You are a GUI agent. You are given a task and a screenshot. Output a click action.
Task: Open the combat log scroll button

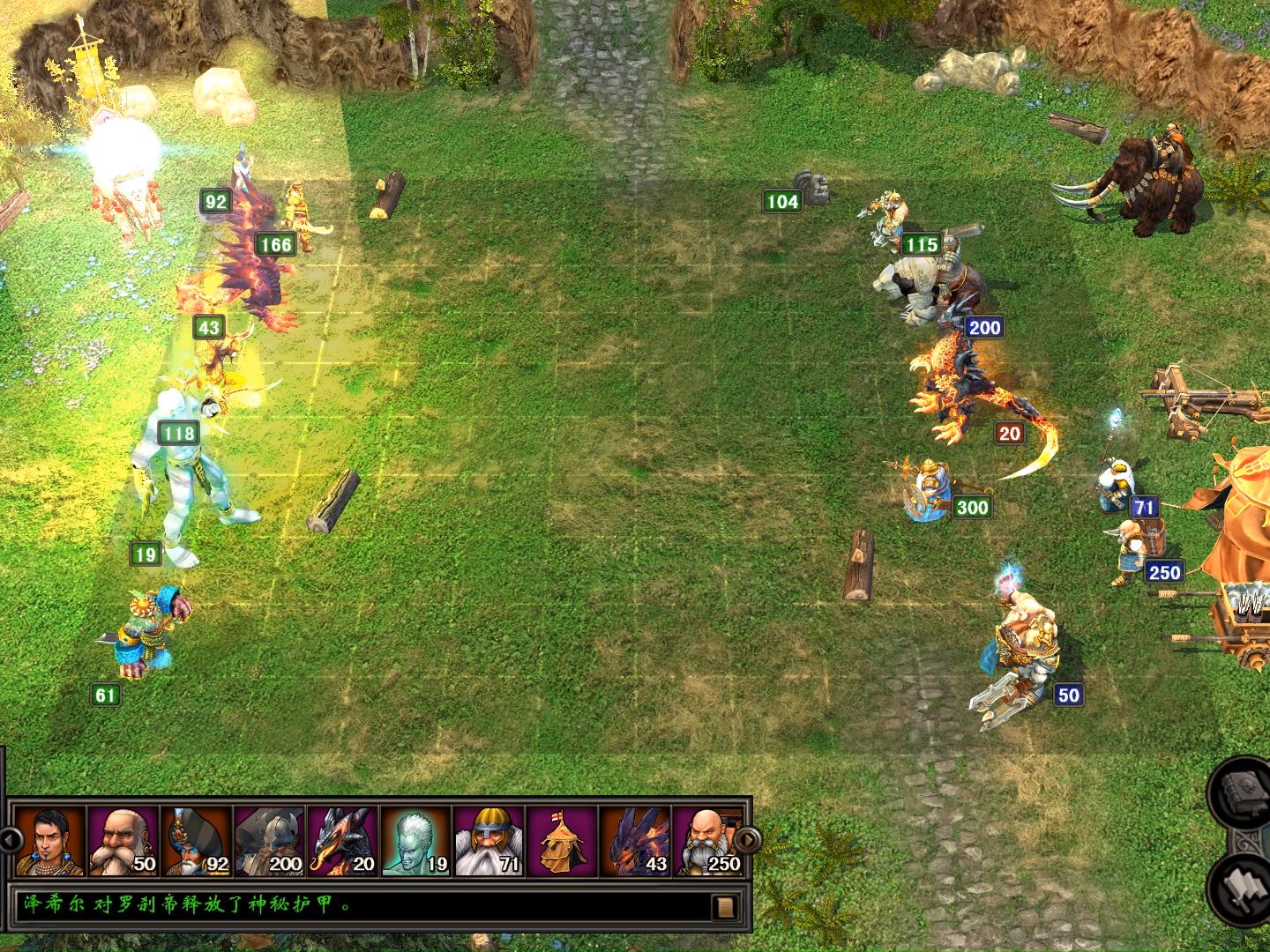[726, 906]
